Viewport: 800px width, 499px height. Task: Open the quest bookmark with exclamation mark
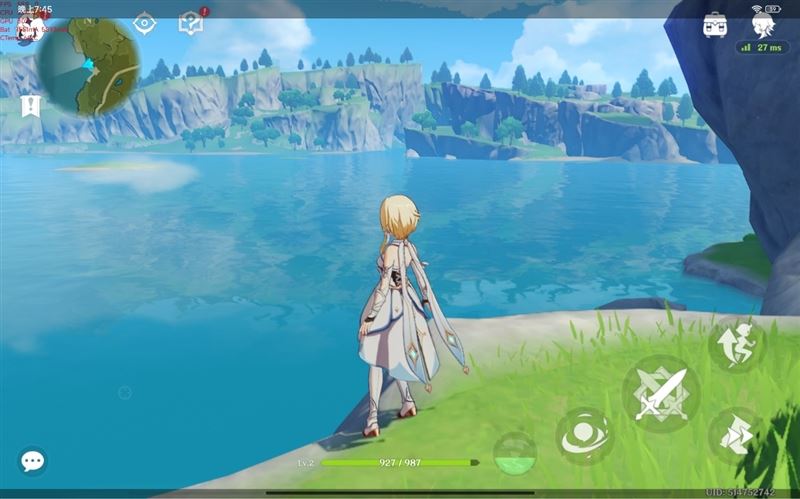(x=30, y=105)
